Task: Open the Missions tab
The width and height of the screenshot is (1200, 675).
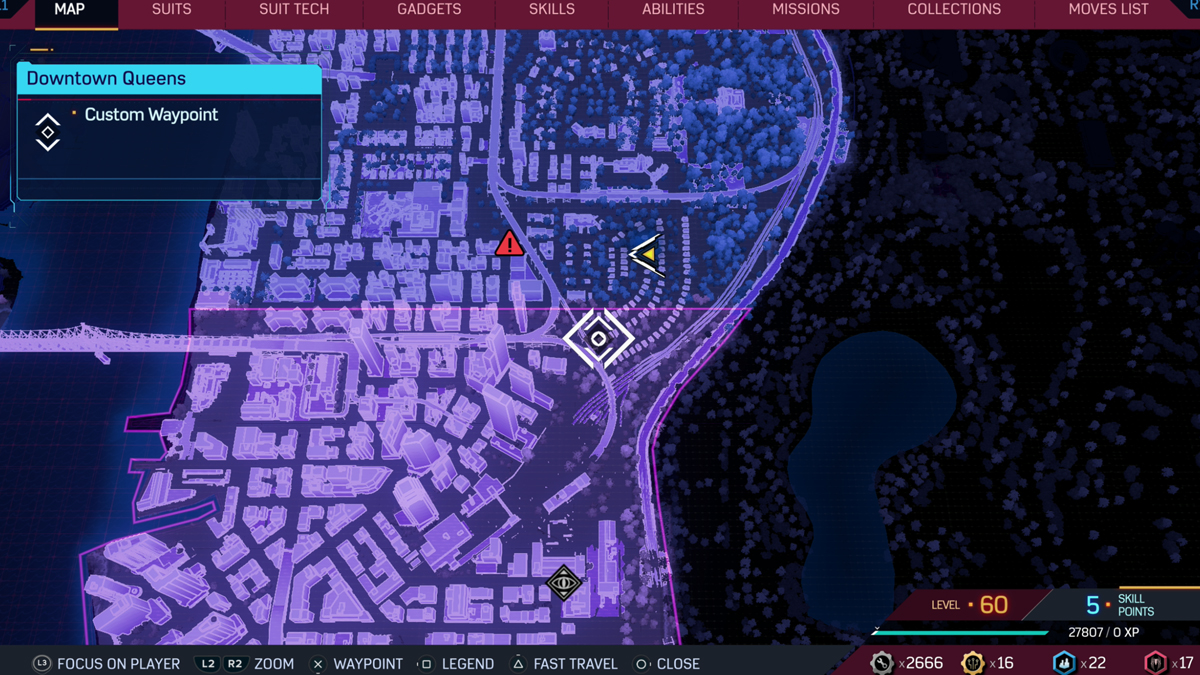Action: point(805,10)
